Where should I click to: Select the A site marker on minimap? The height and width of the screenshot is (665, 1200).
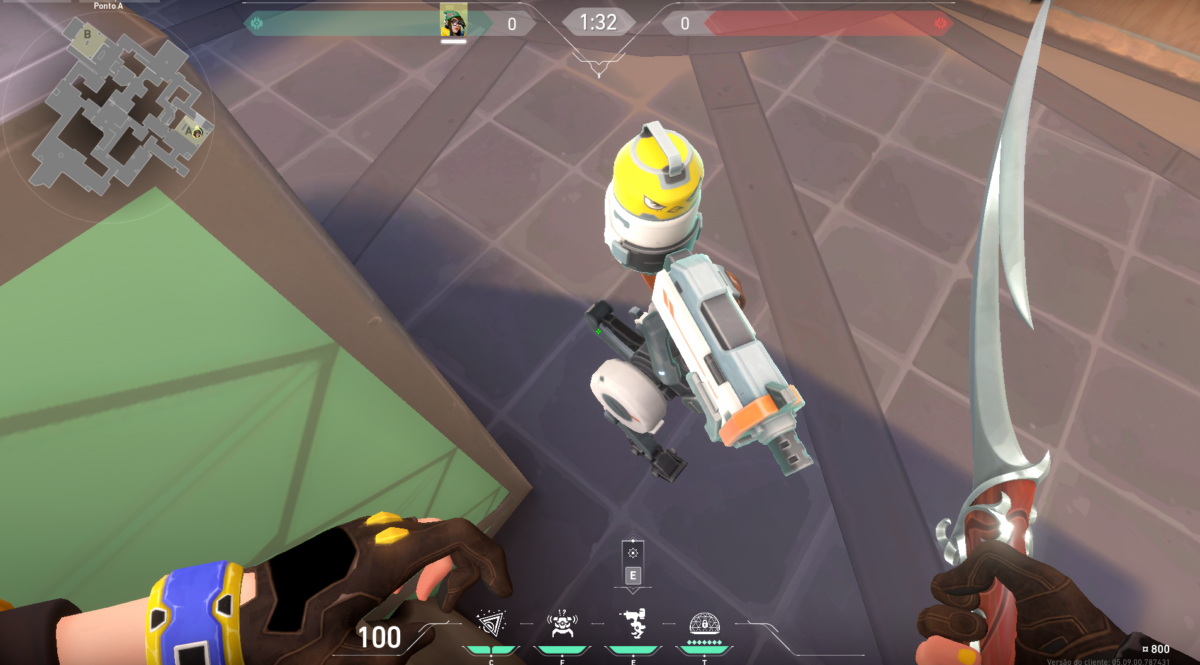[x=186, y=130]
